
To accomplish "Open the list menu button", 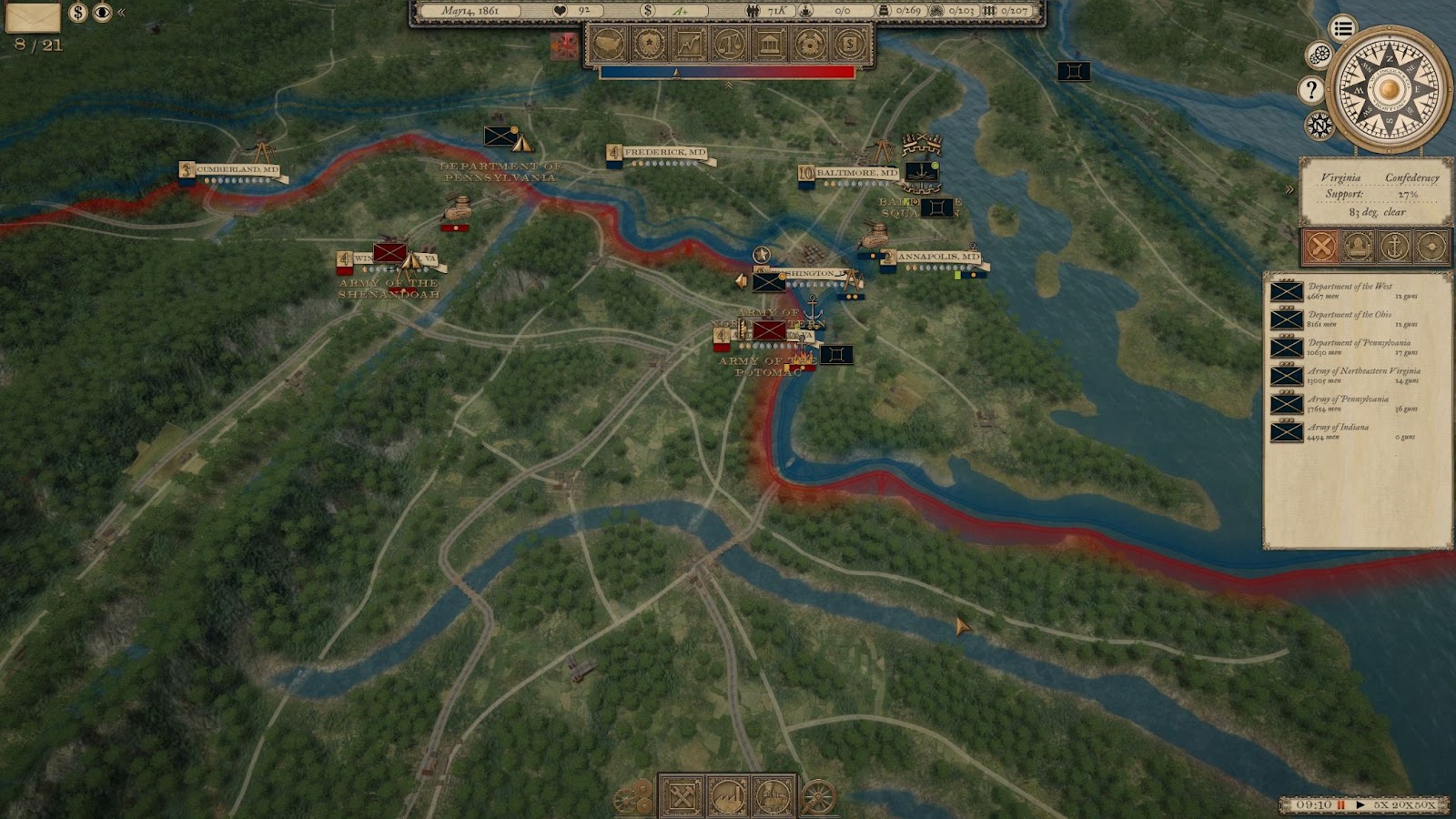I will pos(1342,28).
